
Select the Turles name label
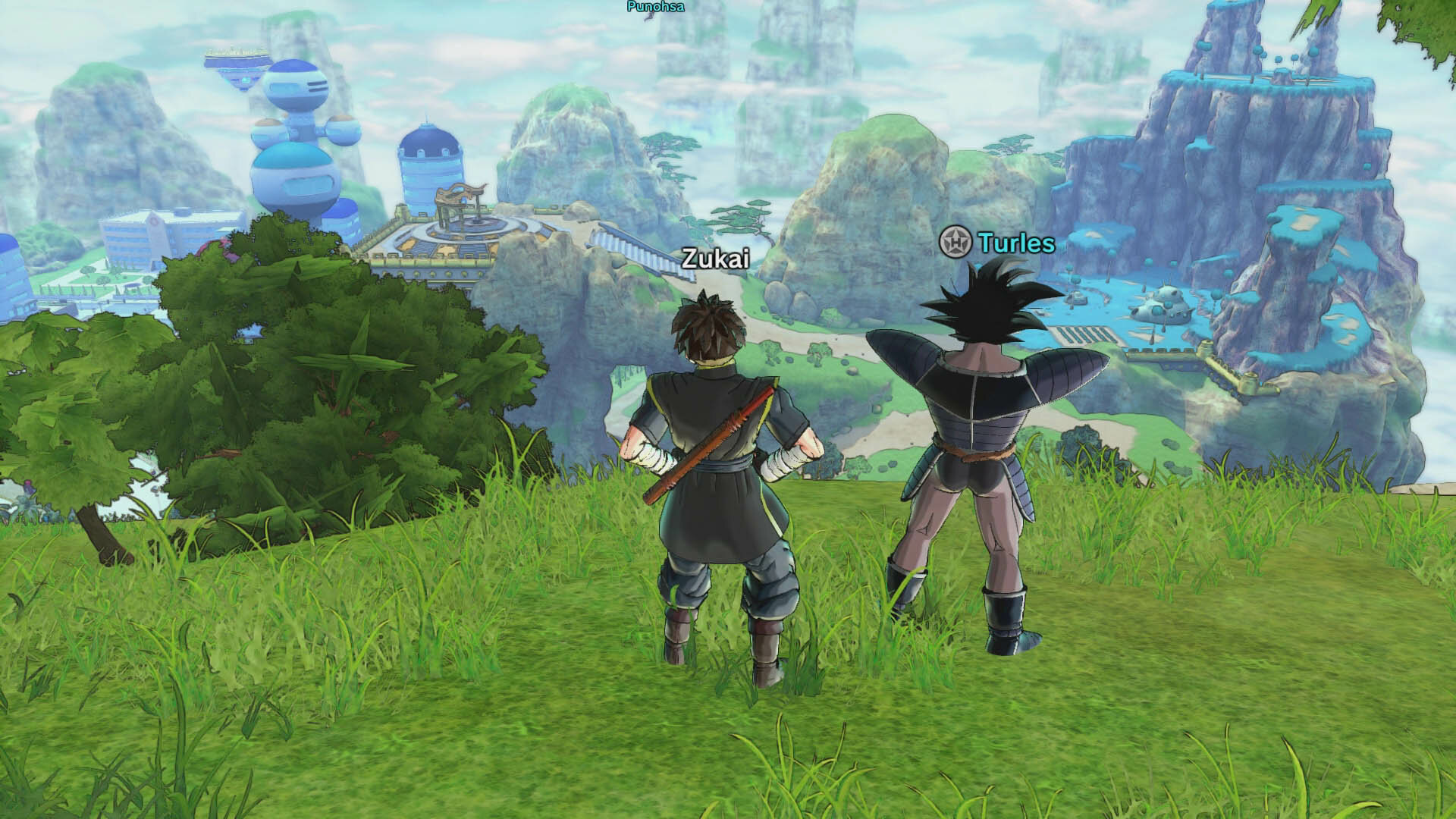[x=1016, y=243]
